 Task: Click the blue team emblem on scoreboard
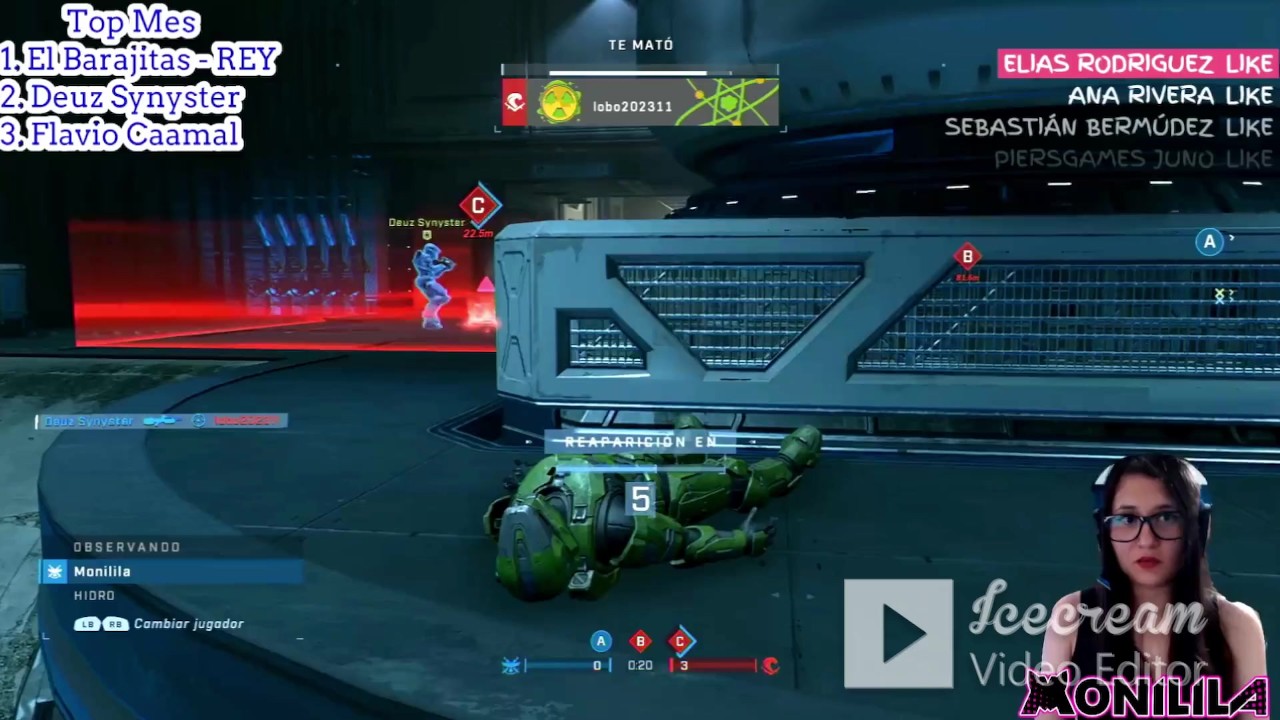(x=511, y=666)
